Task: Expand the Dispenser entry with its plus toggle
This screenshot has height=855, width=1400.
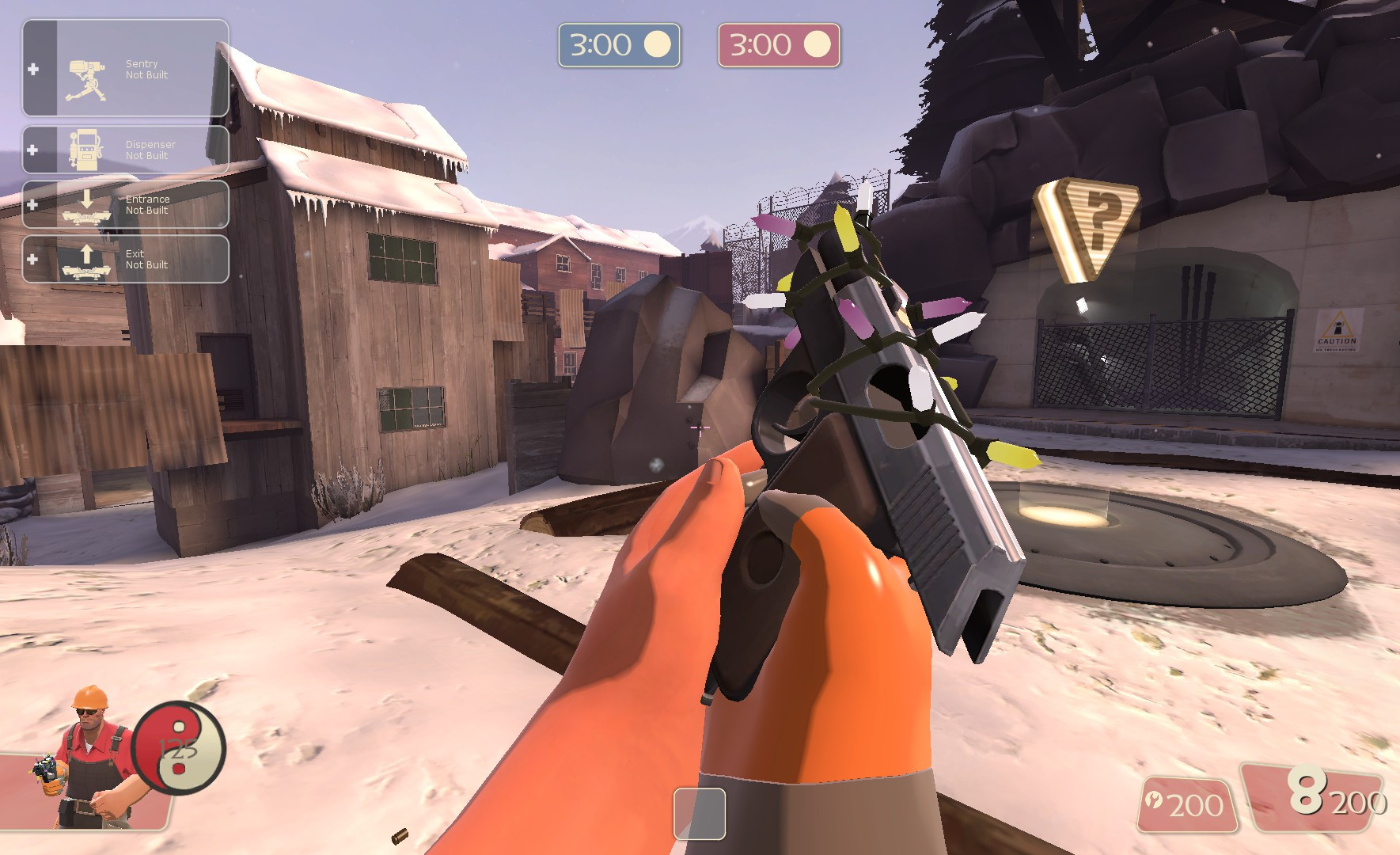Action: click(x=32, y=149)
